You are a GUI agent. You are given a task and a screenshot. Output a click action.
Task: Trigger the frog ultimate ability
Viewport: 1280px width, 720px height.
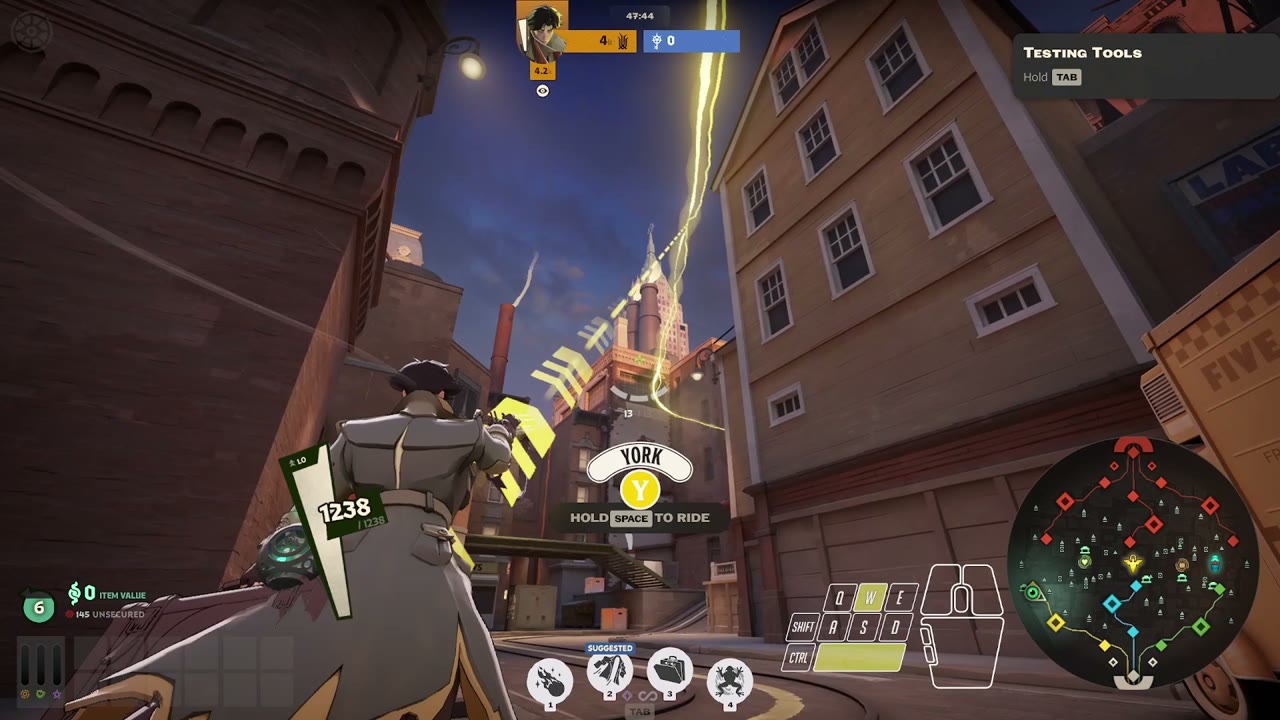click(730, 681)
